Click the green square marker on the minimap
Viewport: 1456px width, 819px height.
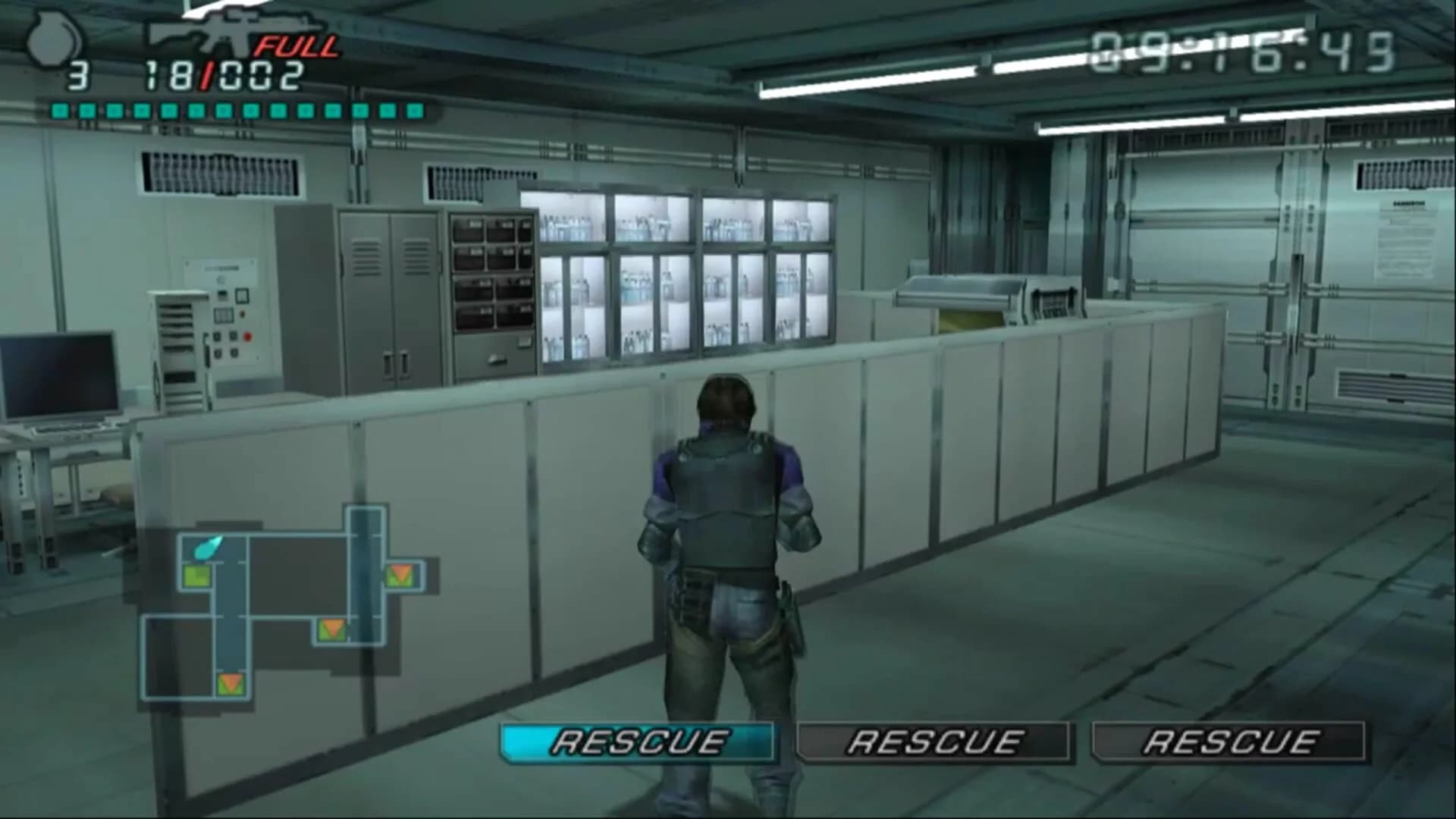tap(196, 576)
